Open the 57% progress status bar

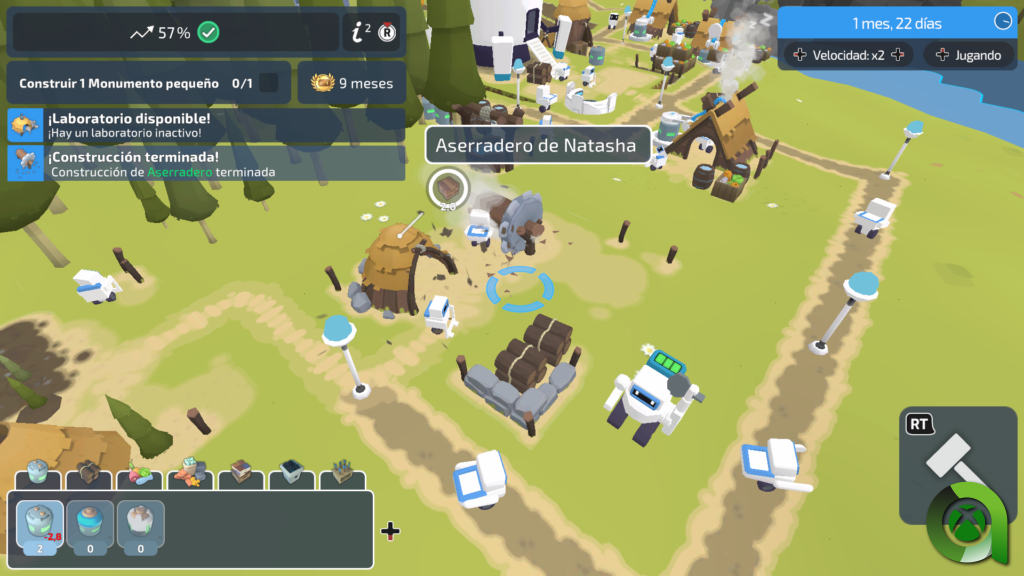click(x=174, y=32)
